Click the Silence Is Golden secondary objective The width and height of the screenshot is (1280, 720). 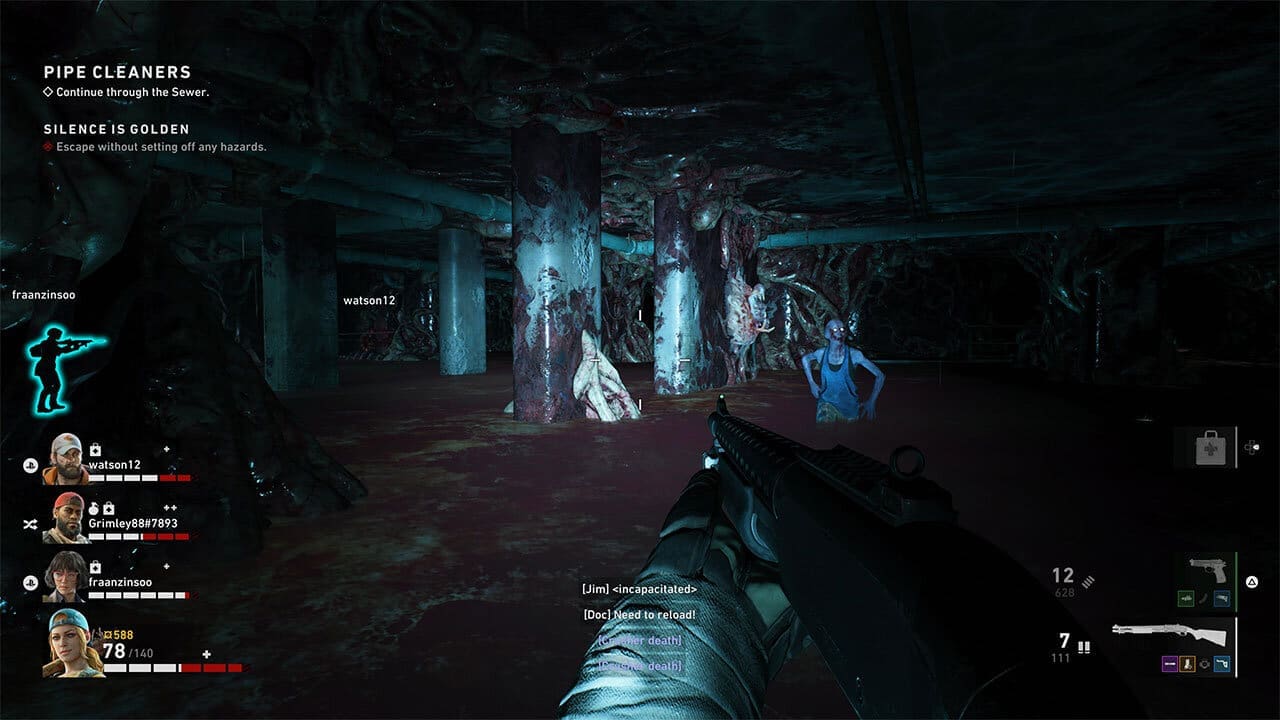[x=116, y=130]
